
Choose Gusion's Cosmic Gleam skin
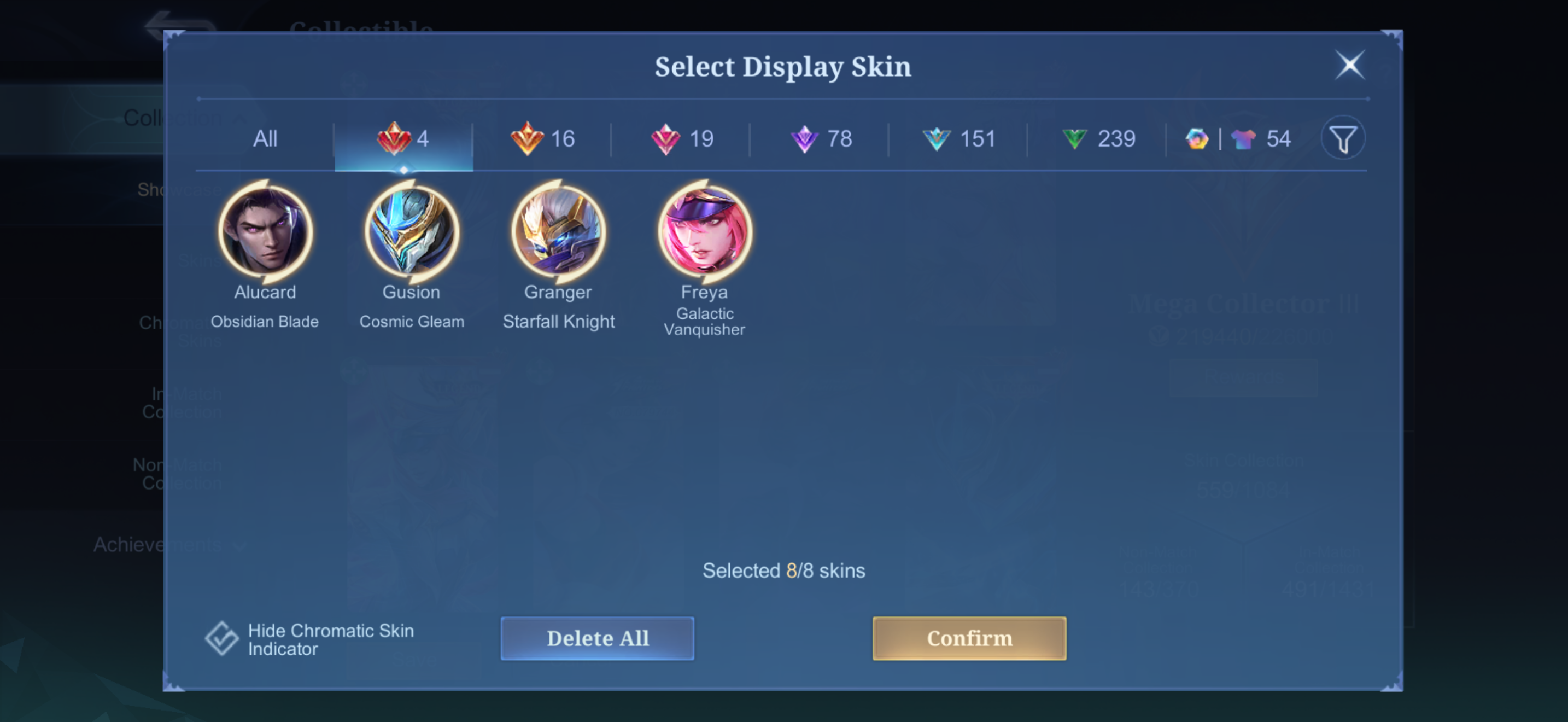coord(412,232)
